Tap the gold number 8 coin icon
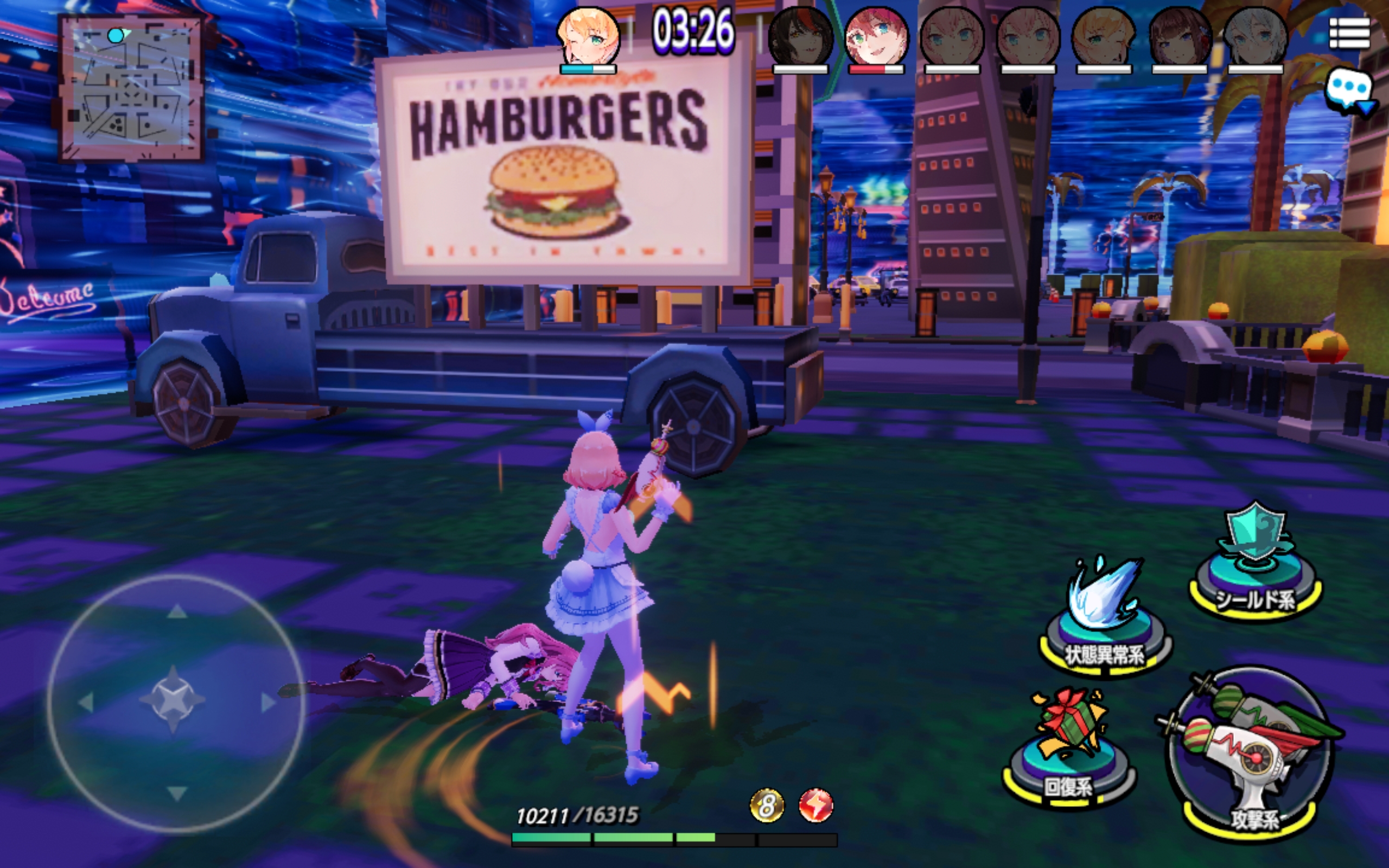The width and height of the screenshot is (1389, 868). pos(767,805)
